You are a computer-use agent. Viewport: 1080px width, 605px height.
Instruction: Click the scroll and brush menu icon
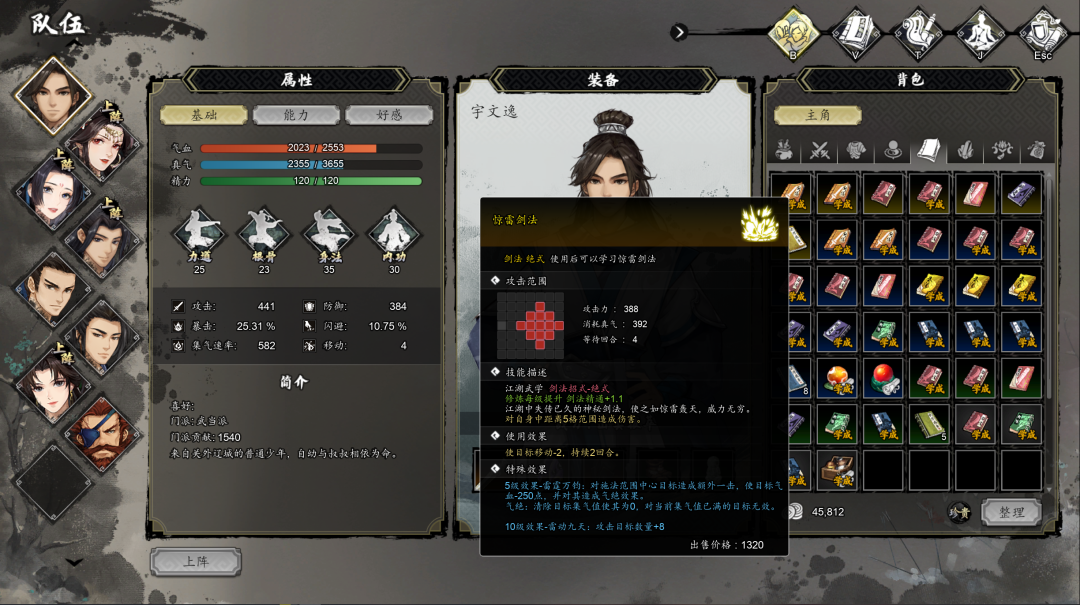[x=917, y=33]
